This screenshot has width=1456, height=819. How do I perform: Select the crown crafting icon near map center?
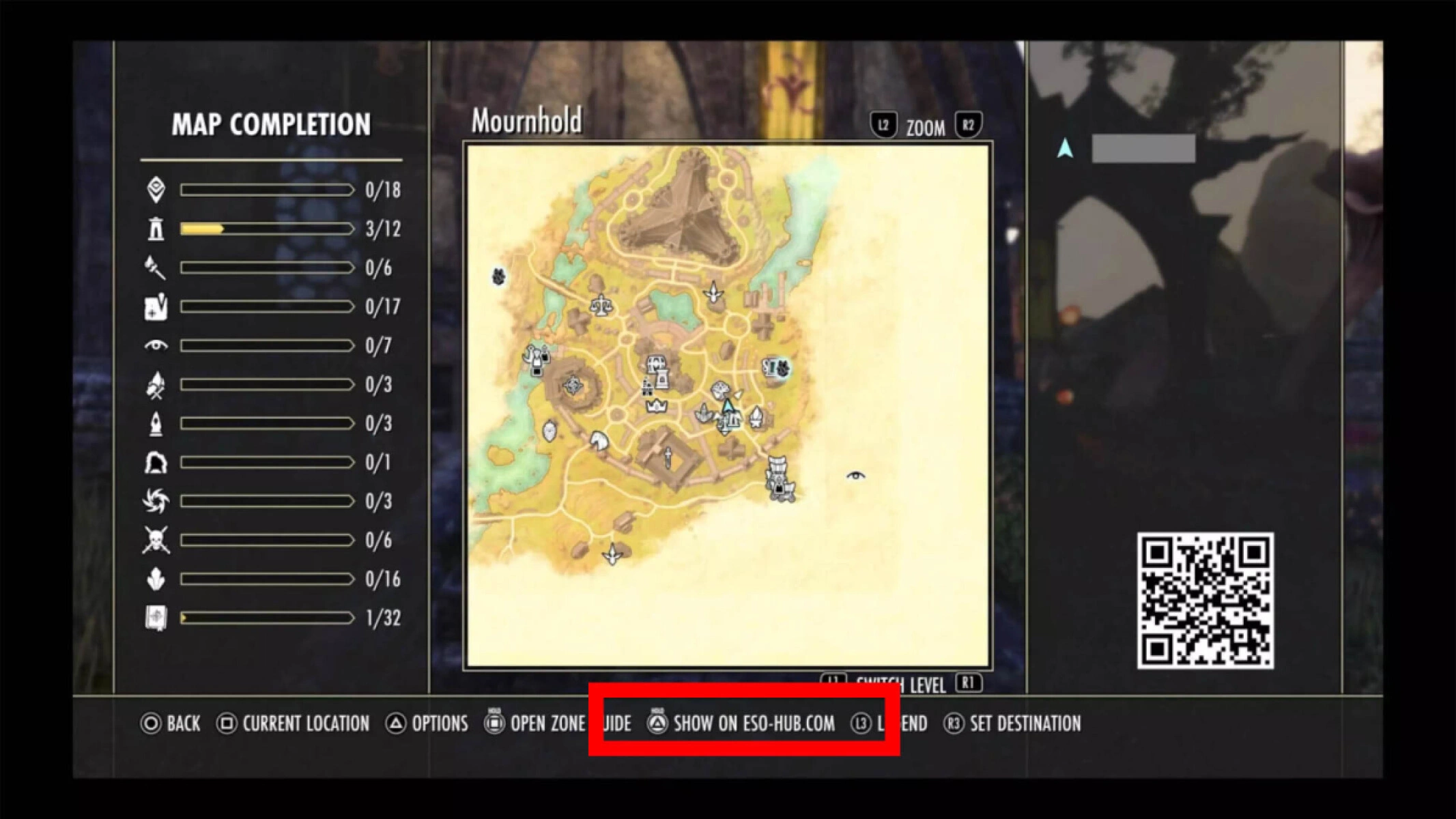[x=656, y=405]
